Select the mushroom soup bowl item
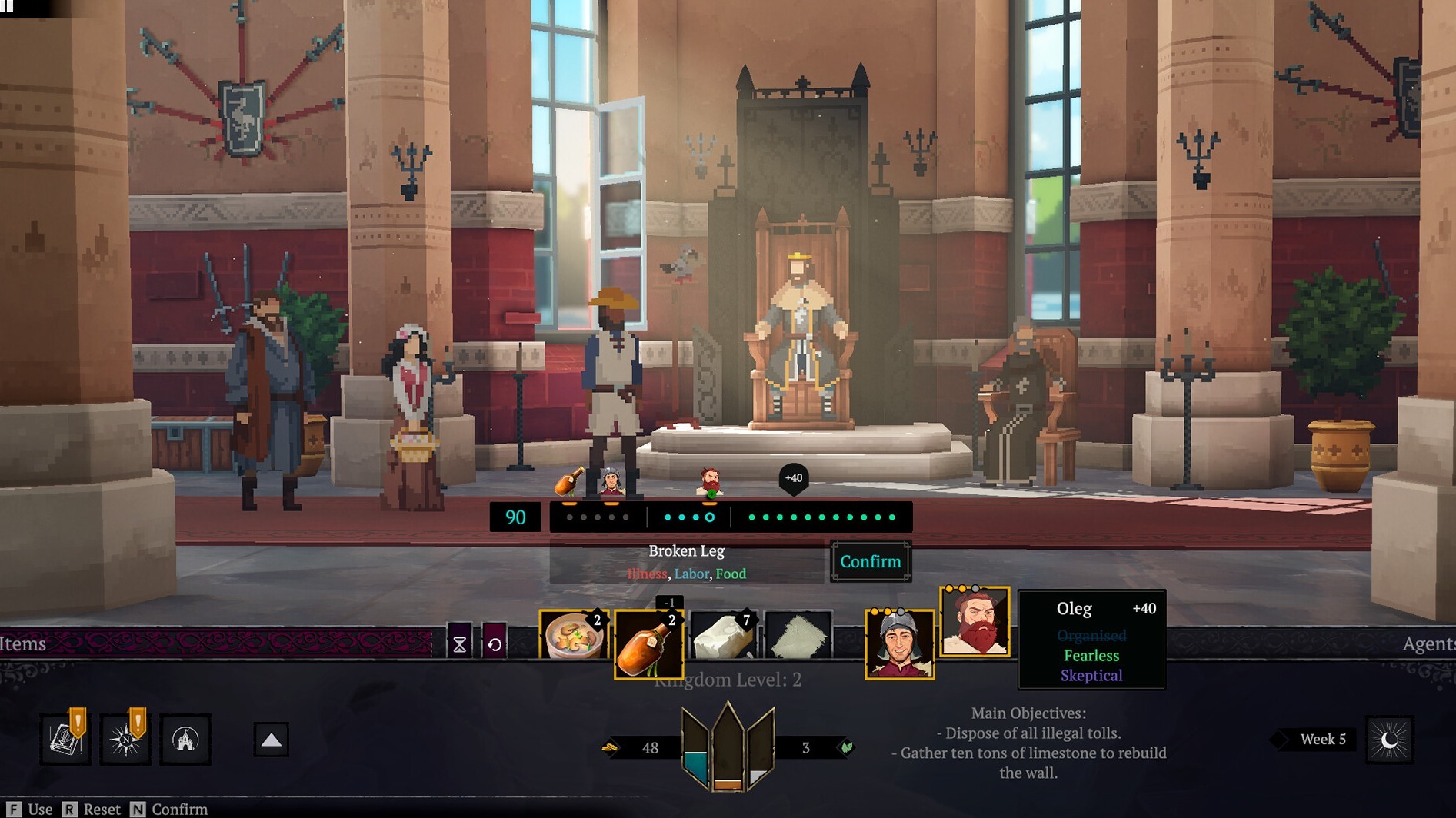 click(574, 636)
